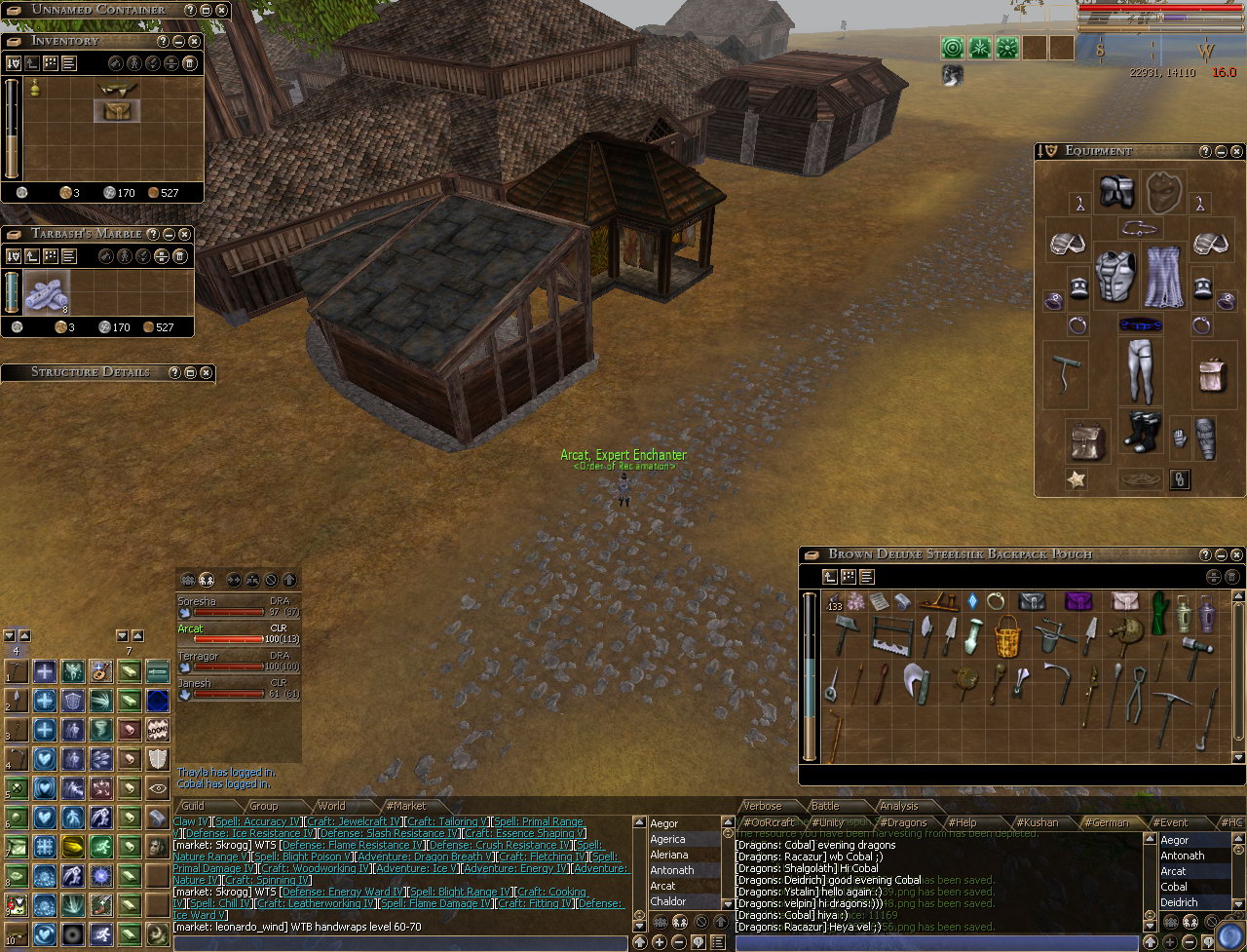
Task: Select the purple pouch in backpack
Action: pos(1077,601)
